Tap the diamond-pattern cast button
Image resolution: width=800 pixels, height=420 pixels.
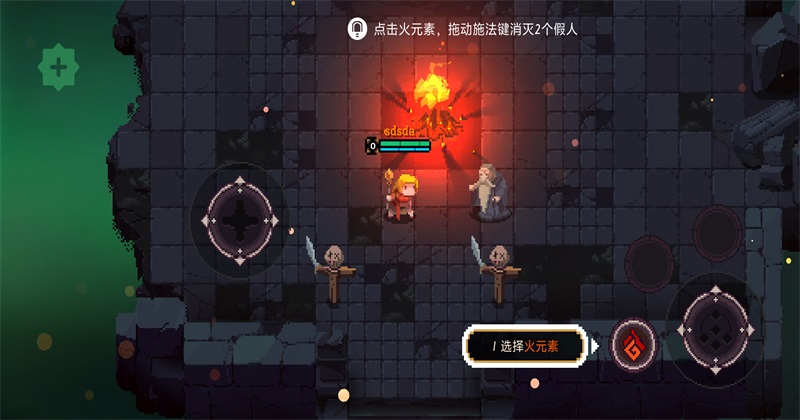point(718,327)
